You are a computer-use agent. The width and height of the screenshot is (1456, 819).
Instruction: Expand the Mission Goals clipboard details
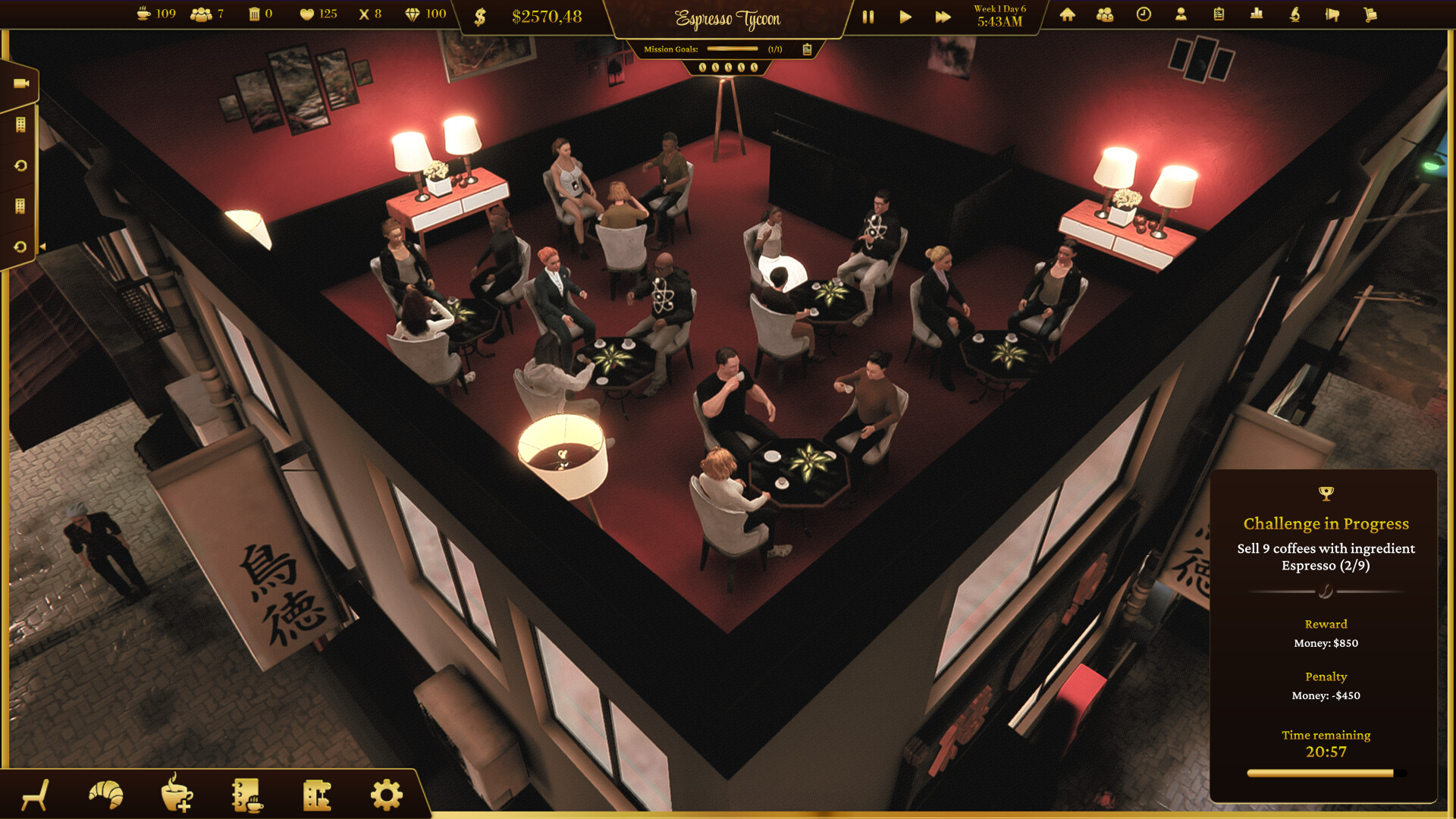coord(807,49)
